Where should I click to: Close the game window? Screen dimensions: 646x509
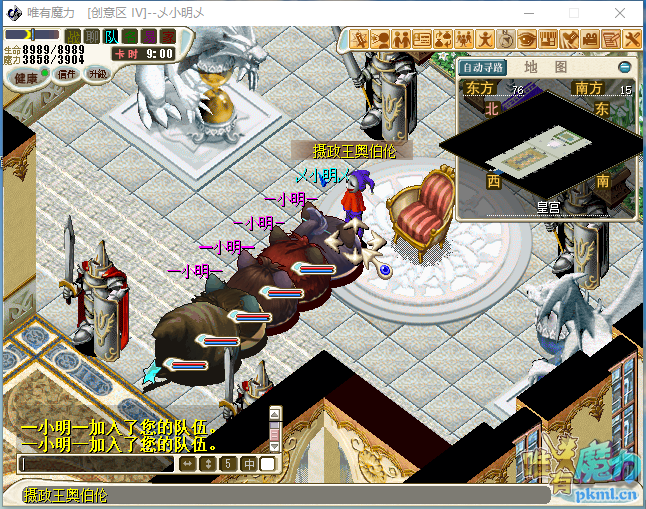tap(620, 13)
